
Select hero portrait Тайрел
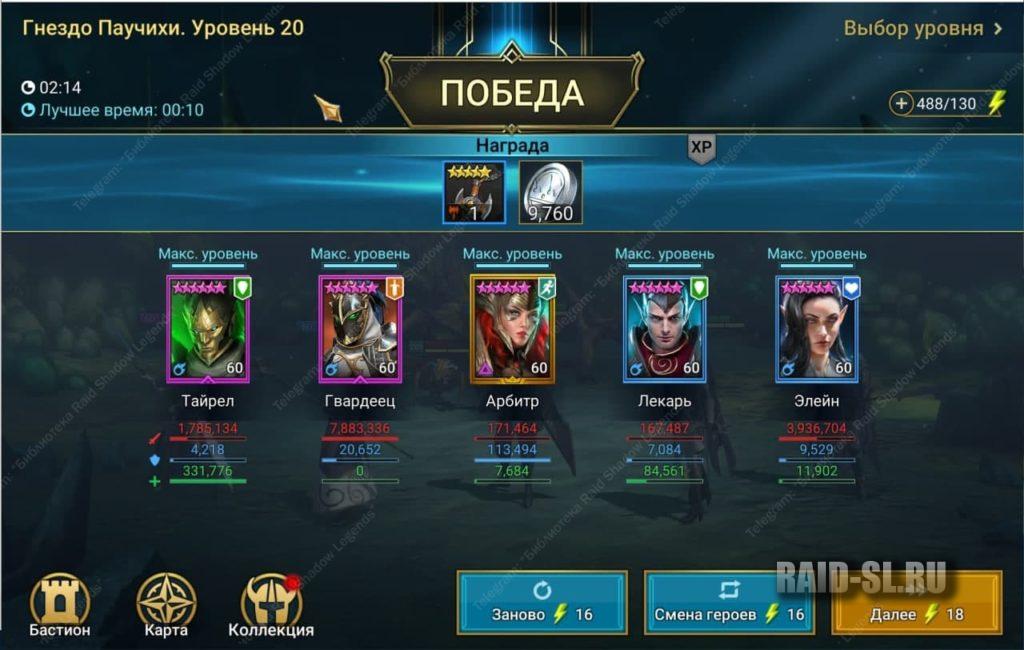[x=209, y=329]
